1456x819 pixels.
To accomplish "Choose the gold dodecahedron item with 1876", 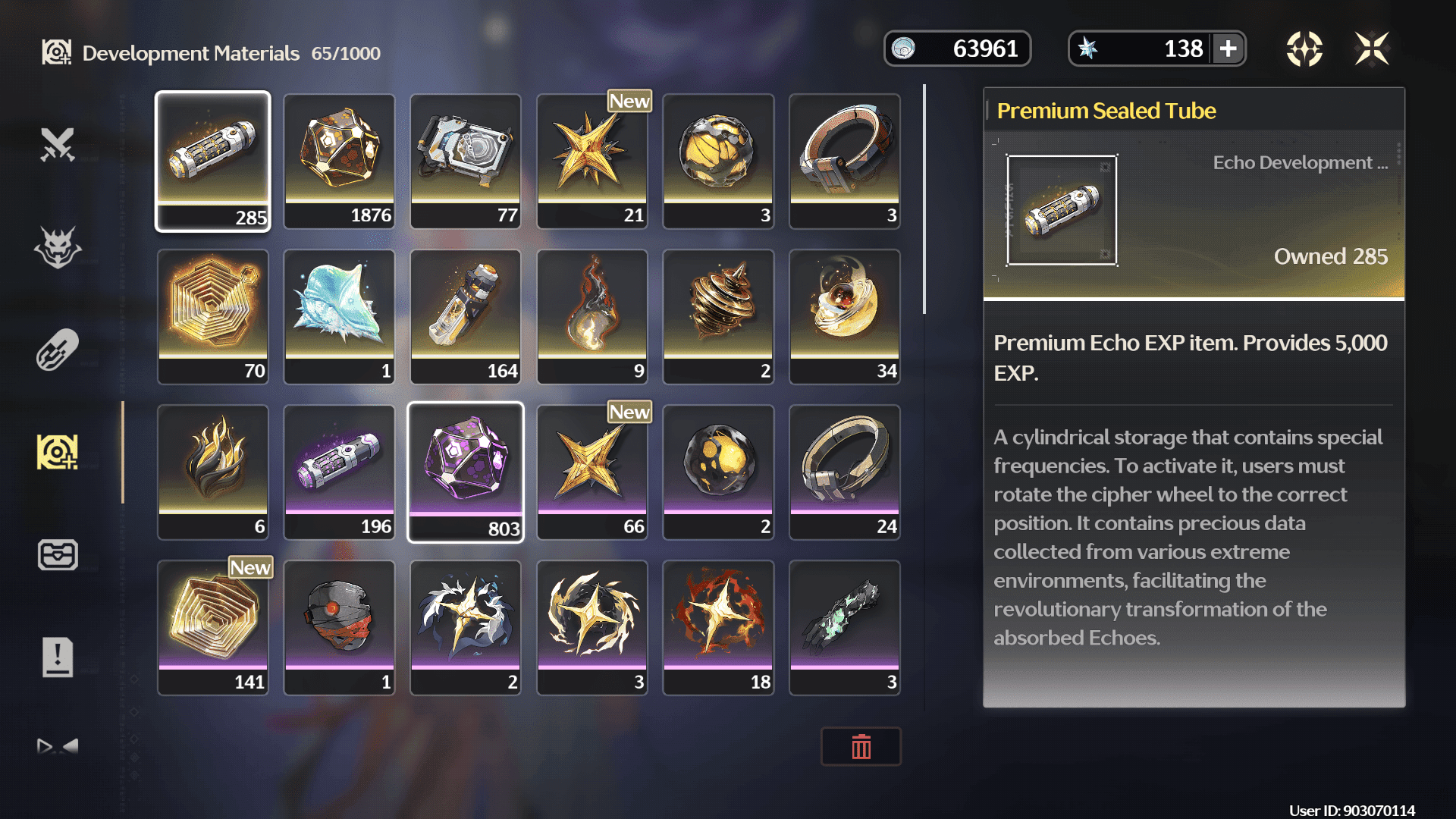I will click(339, 161).
